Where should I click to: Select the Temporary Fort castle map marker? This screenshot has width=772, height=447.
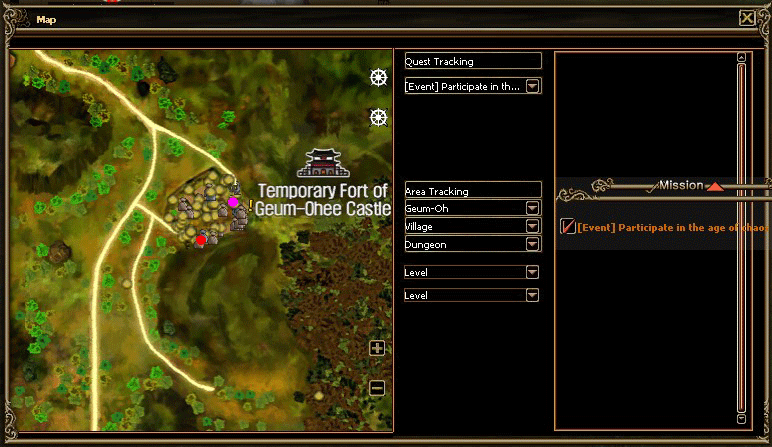coord(322,164)
